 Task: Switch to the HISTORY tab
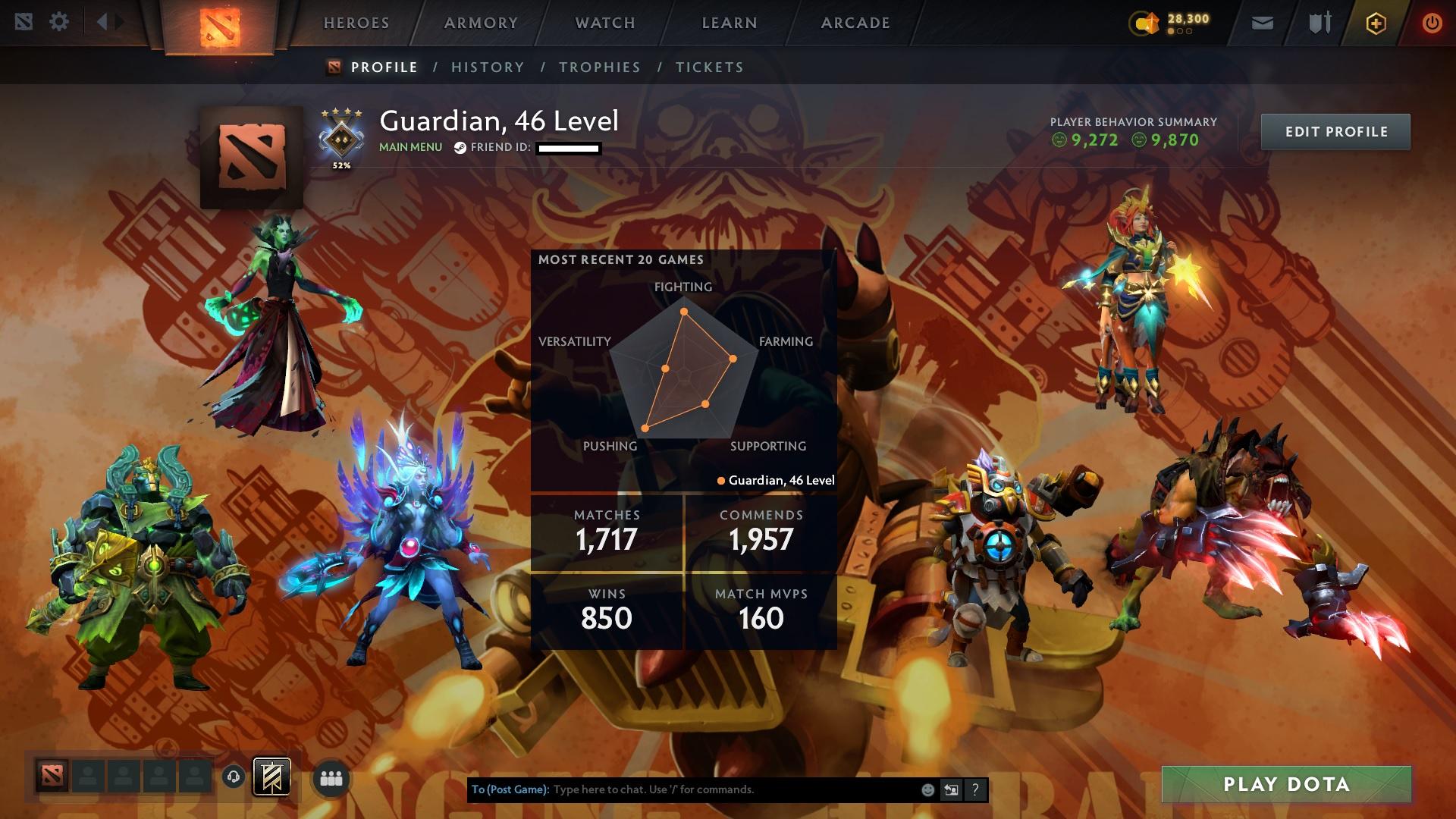tap(487, 67)
